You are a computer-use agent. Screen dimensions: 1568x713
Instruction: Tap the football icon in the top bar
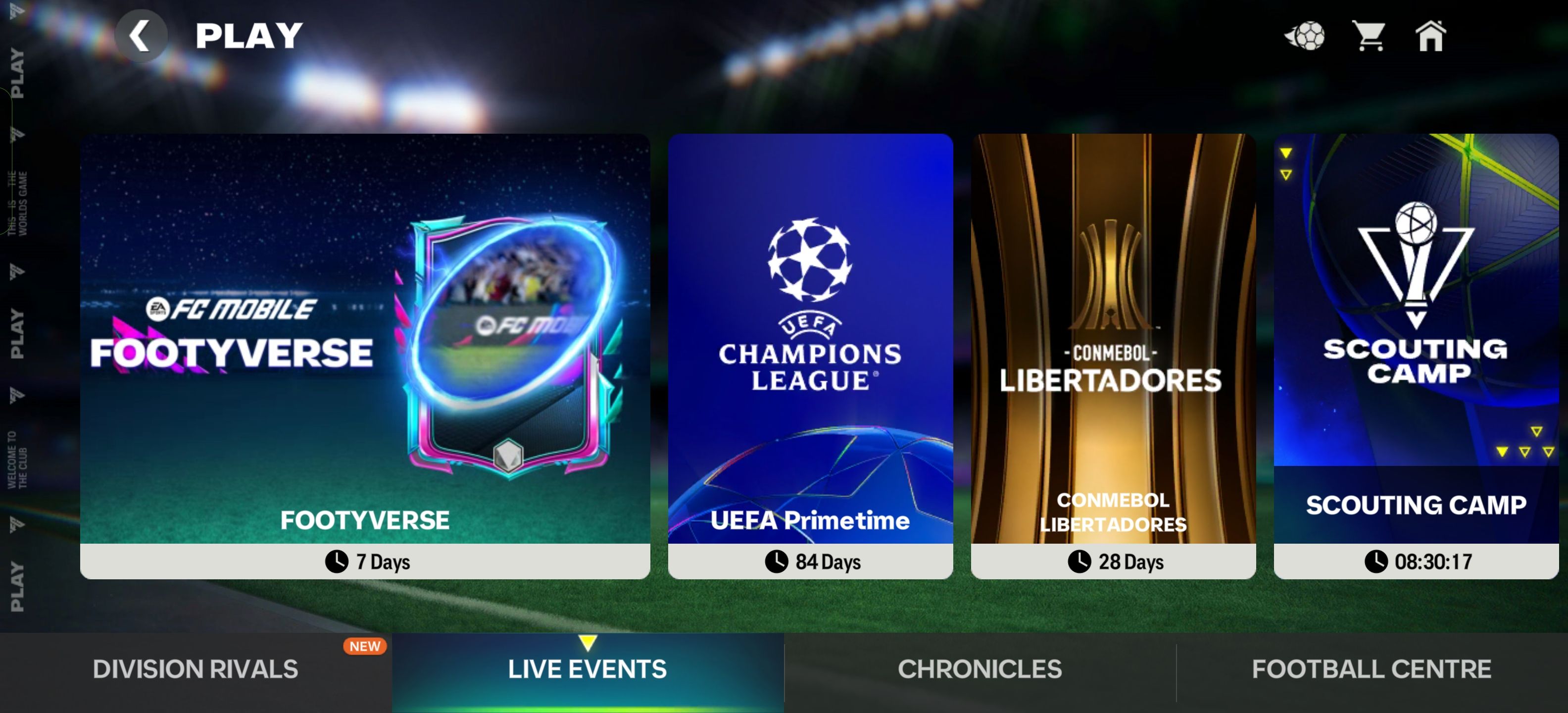pyautogui.click(x=1307, y=37)
